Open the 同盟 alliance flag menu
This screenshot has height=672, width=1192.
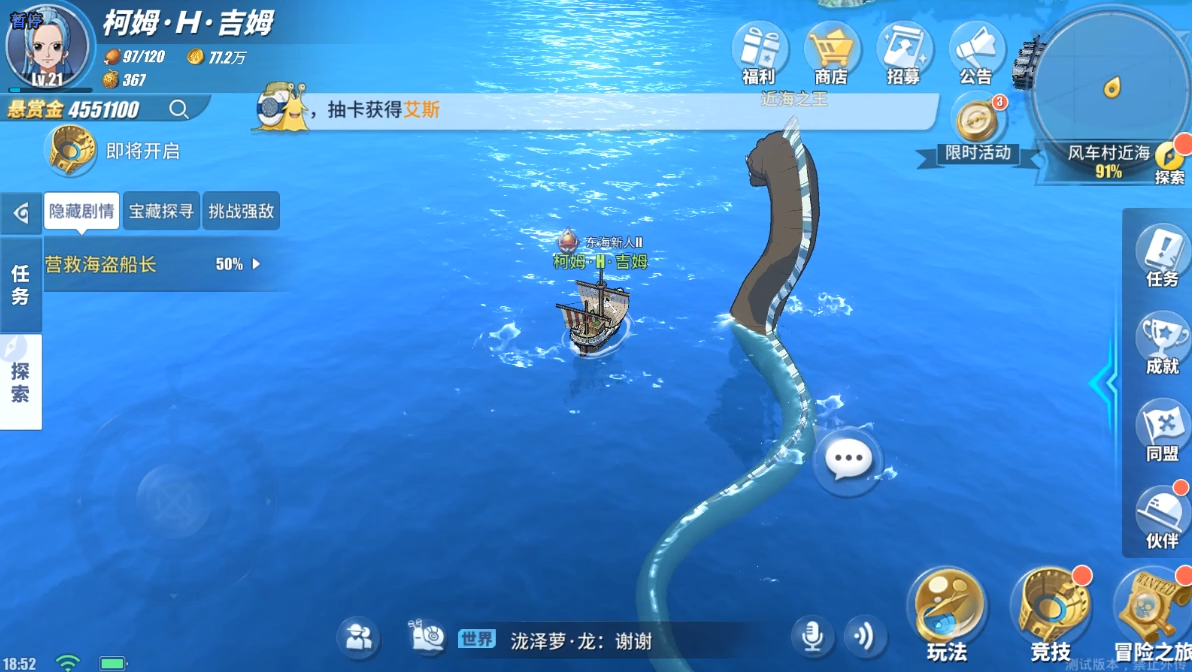(x=1162, y=427)
